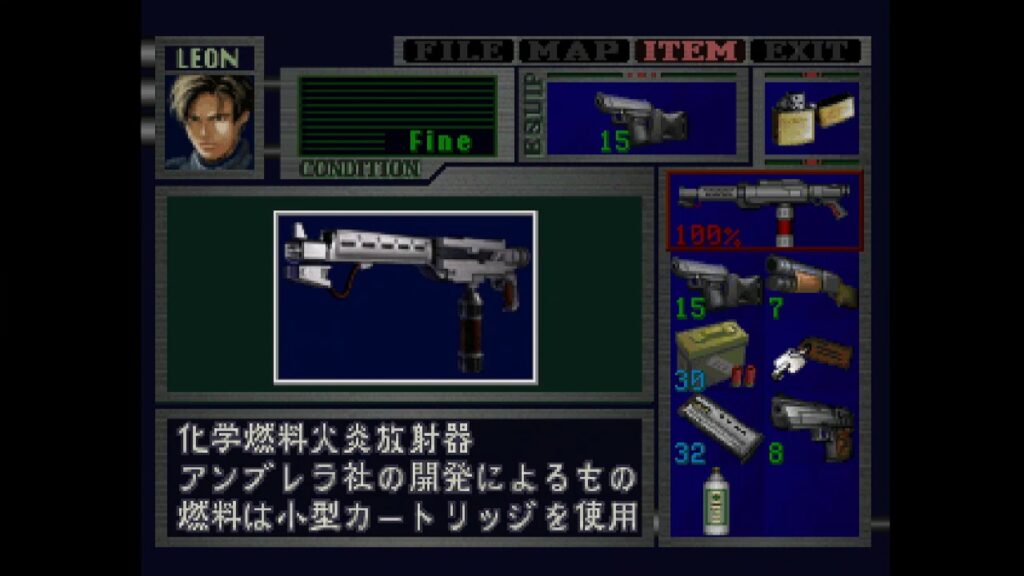Select the shotgun with 7 shells
The image size is (1024, 576).
[811, 286]
